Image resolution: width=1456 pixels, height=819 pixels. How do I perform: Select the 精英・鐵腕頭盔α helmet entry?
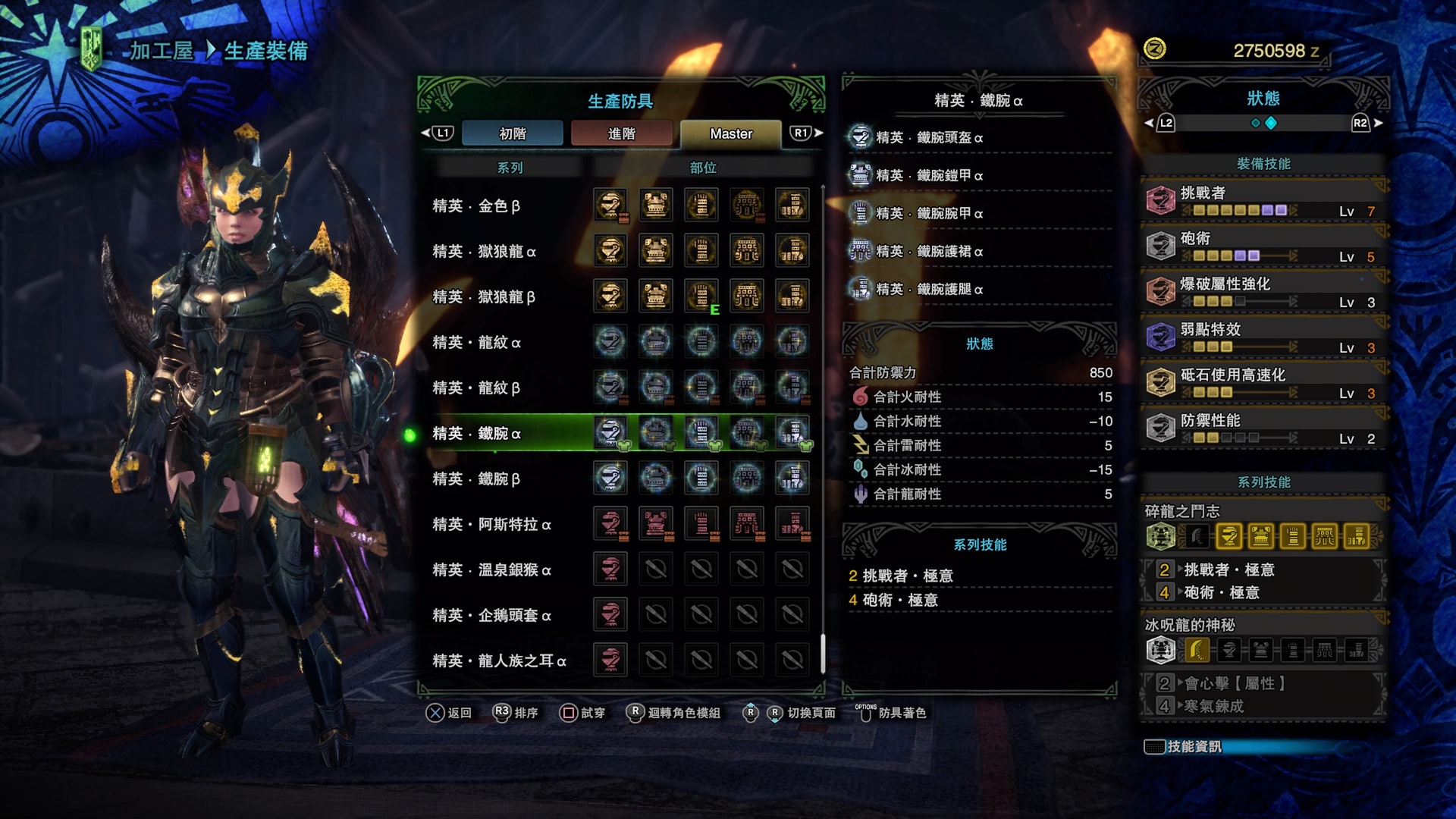tap(929, 138)
